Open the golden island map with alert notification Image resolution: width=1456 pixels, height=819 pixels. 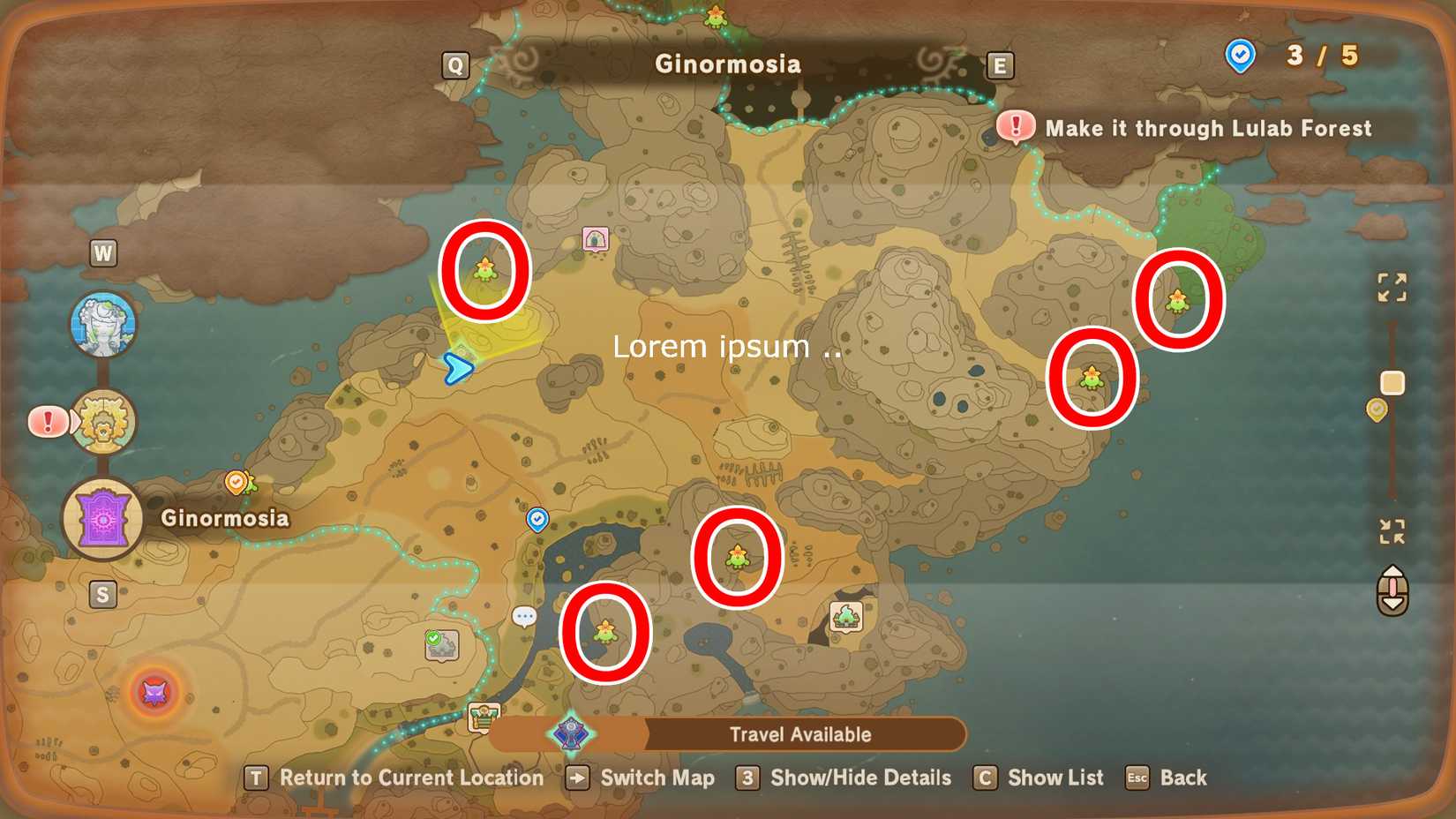coord(102,422)
